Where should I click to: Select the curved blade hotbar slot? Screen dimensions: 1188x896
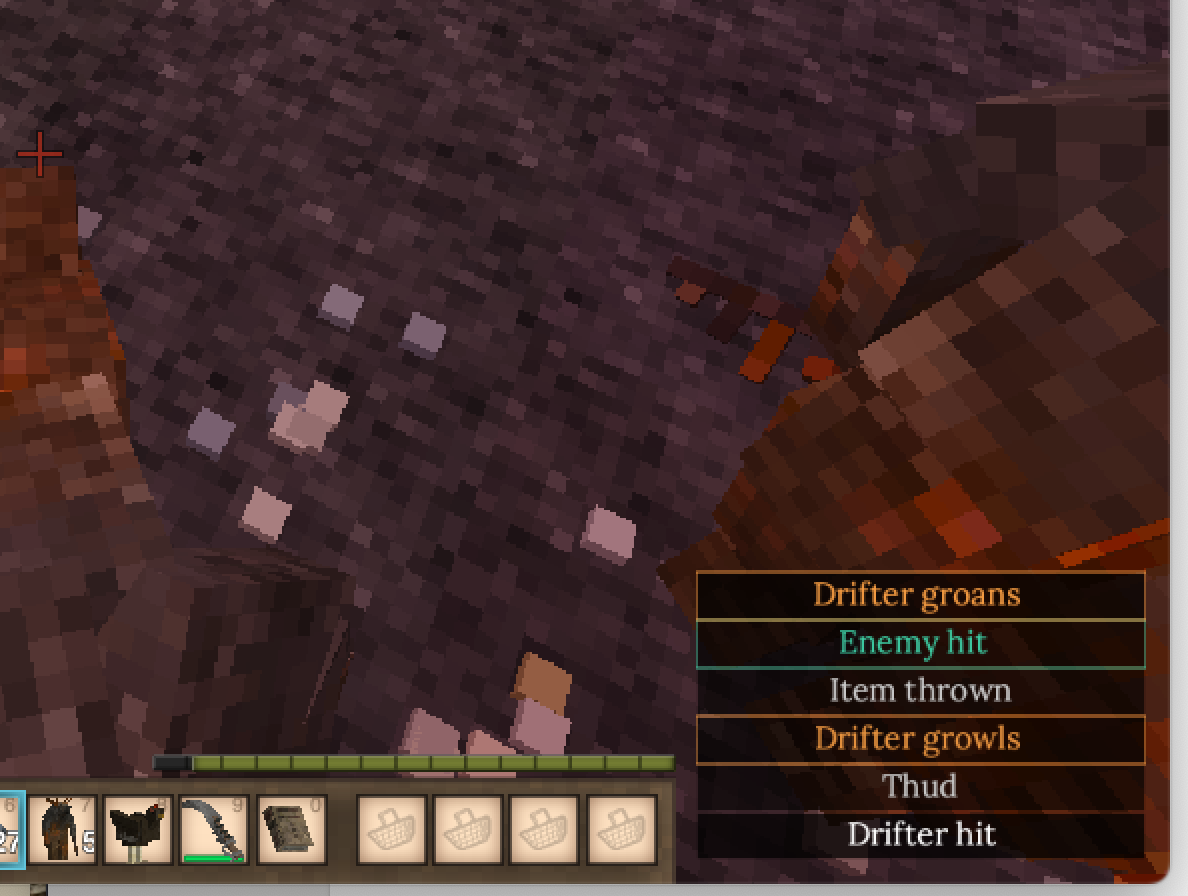[x=214, y=830]
